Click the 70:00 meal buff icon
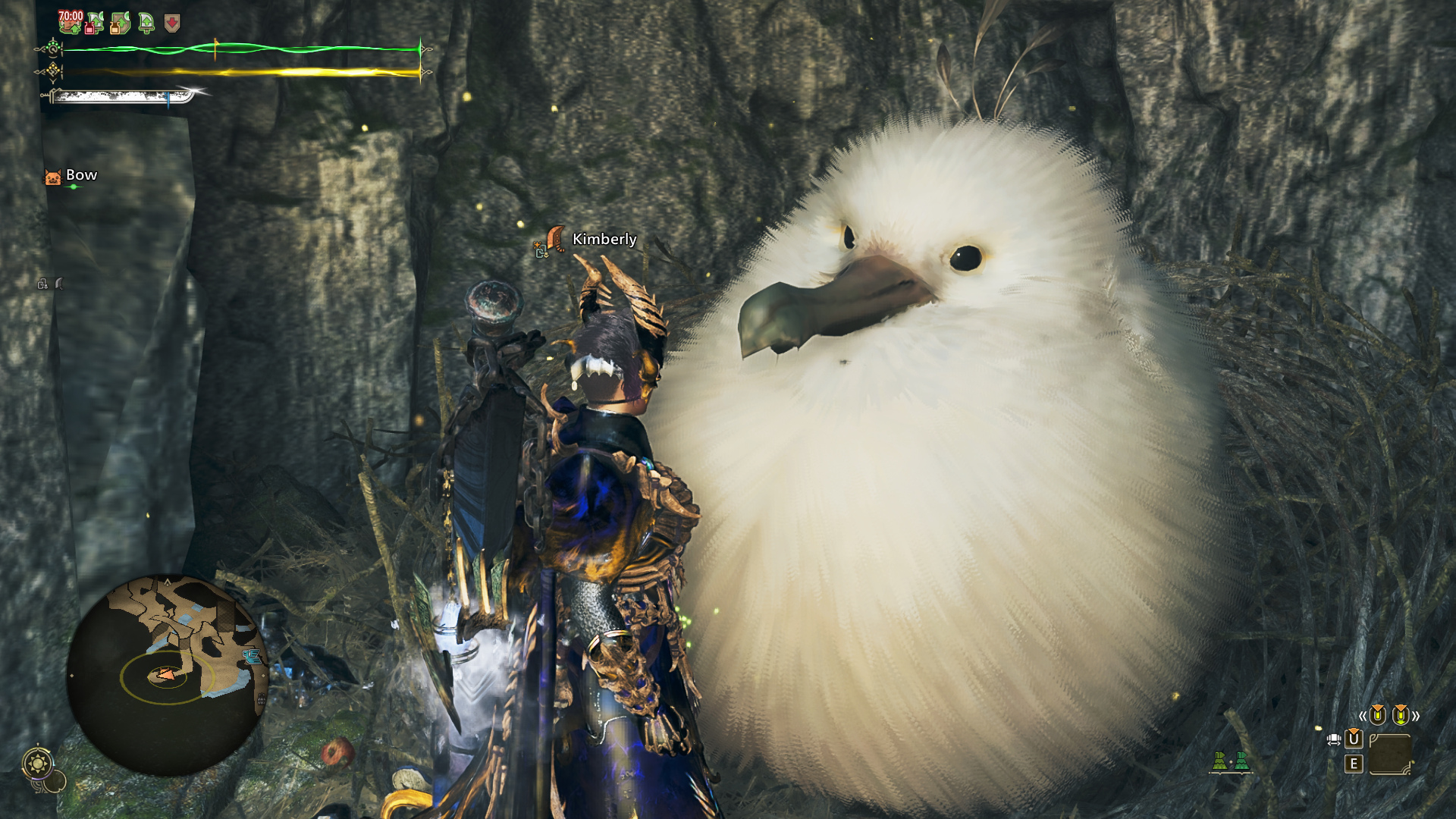 click(x=70, y=22)
